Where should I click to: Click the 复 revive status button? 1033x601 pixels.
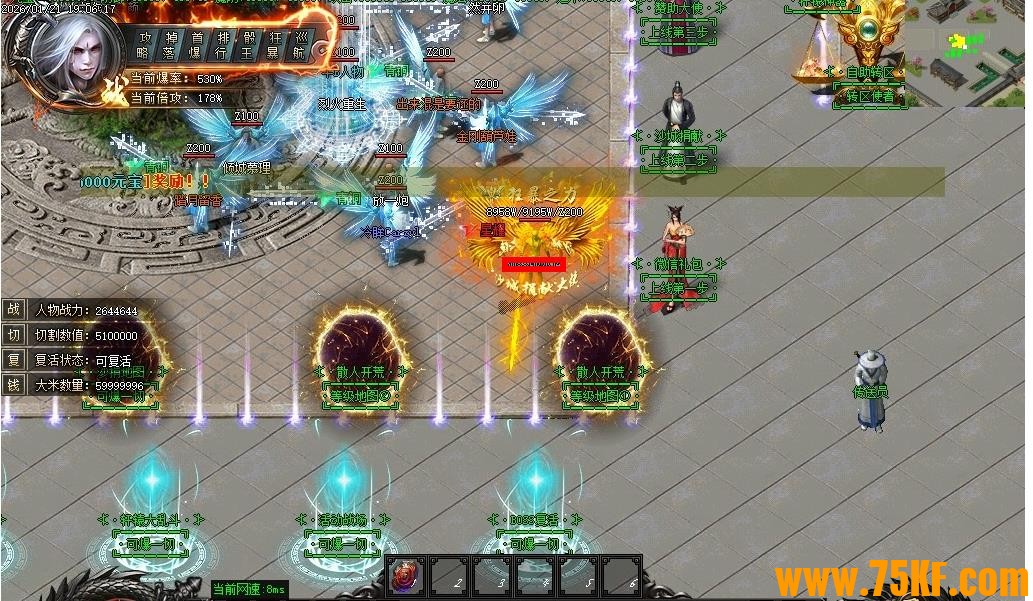click(14, 359)
